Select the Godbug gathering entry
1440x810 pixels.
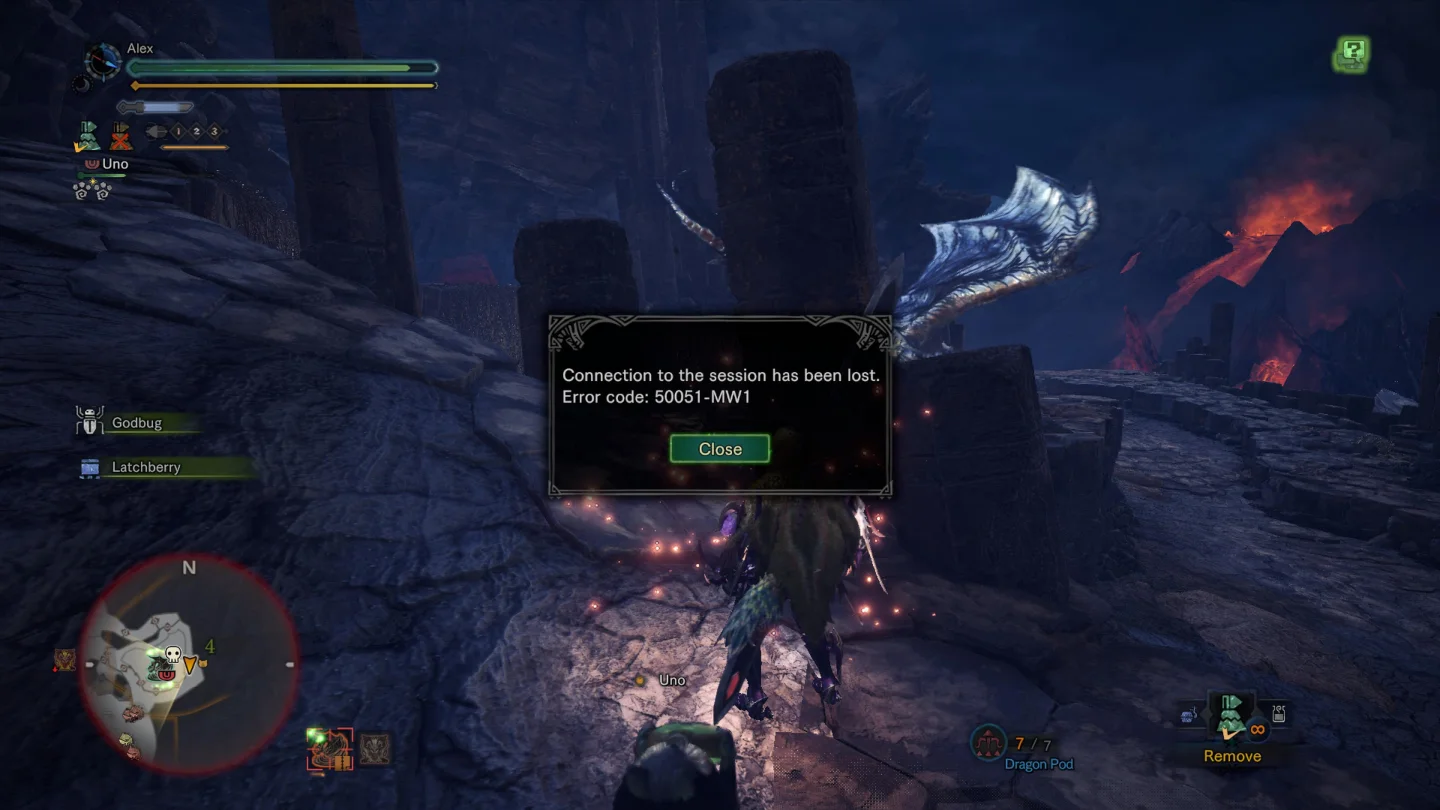coord(136,423)
